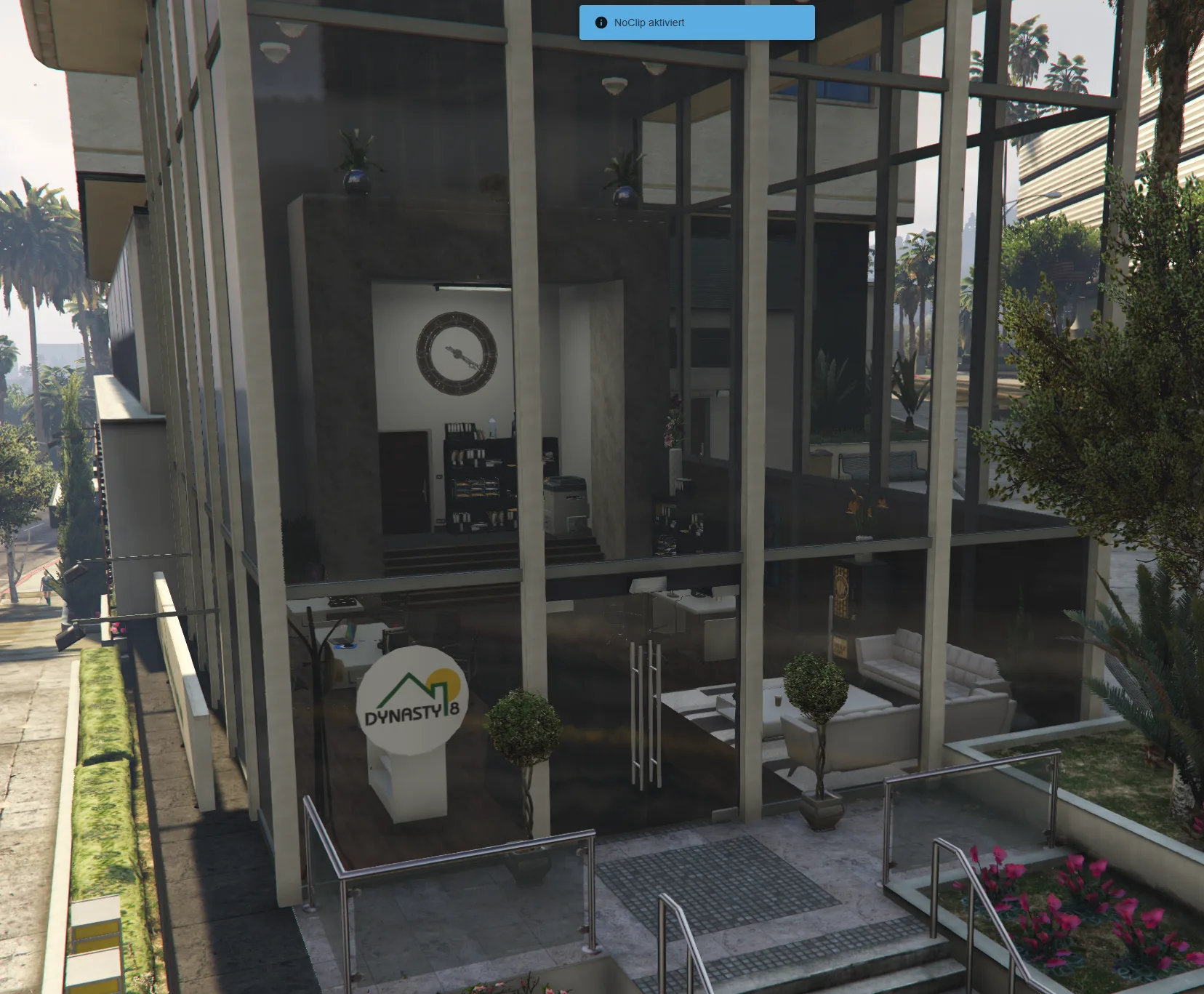This screenshot has width=1204, height=994.
Task: Click the info icon in the NoClip notification
Action: [601, 23]
